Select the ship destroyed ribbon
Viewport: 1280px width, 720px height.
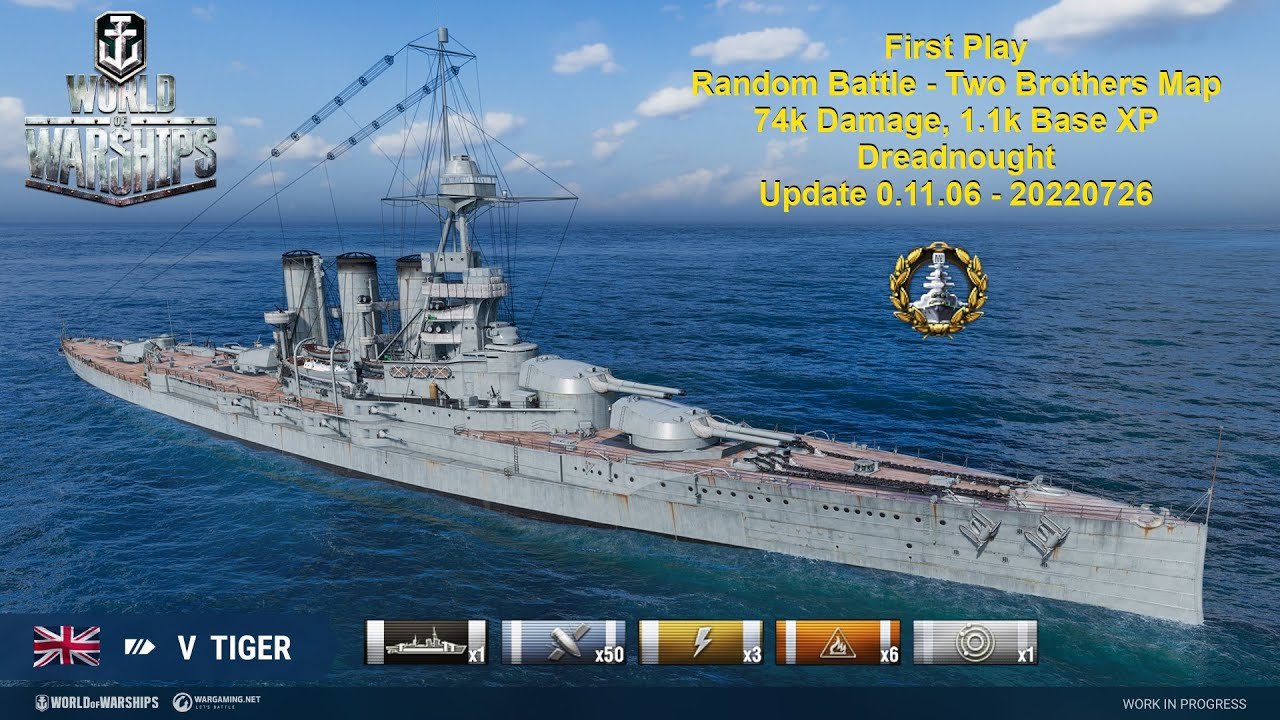(426, 643)
